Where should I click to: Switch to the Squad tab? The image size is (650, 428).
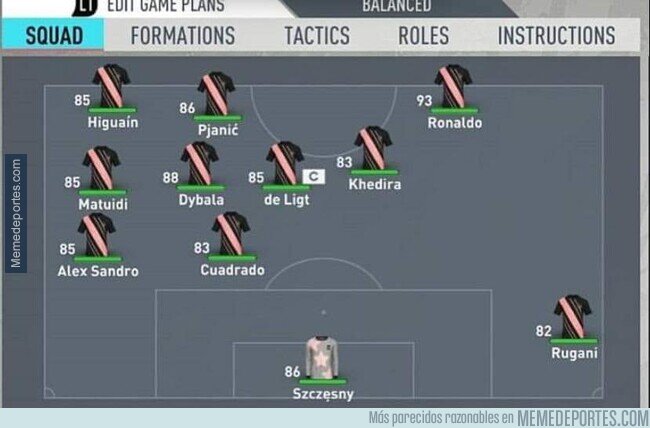point(54,36)
